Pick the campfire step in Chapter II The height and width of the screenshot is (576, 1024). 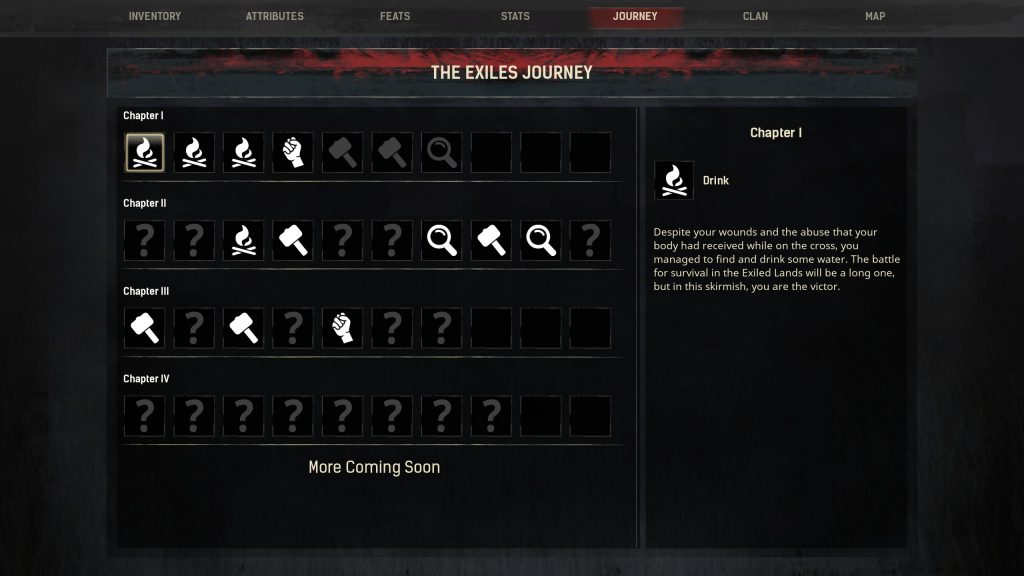pos(244,240)
